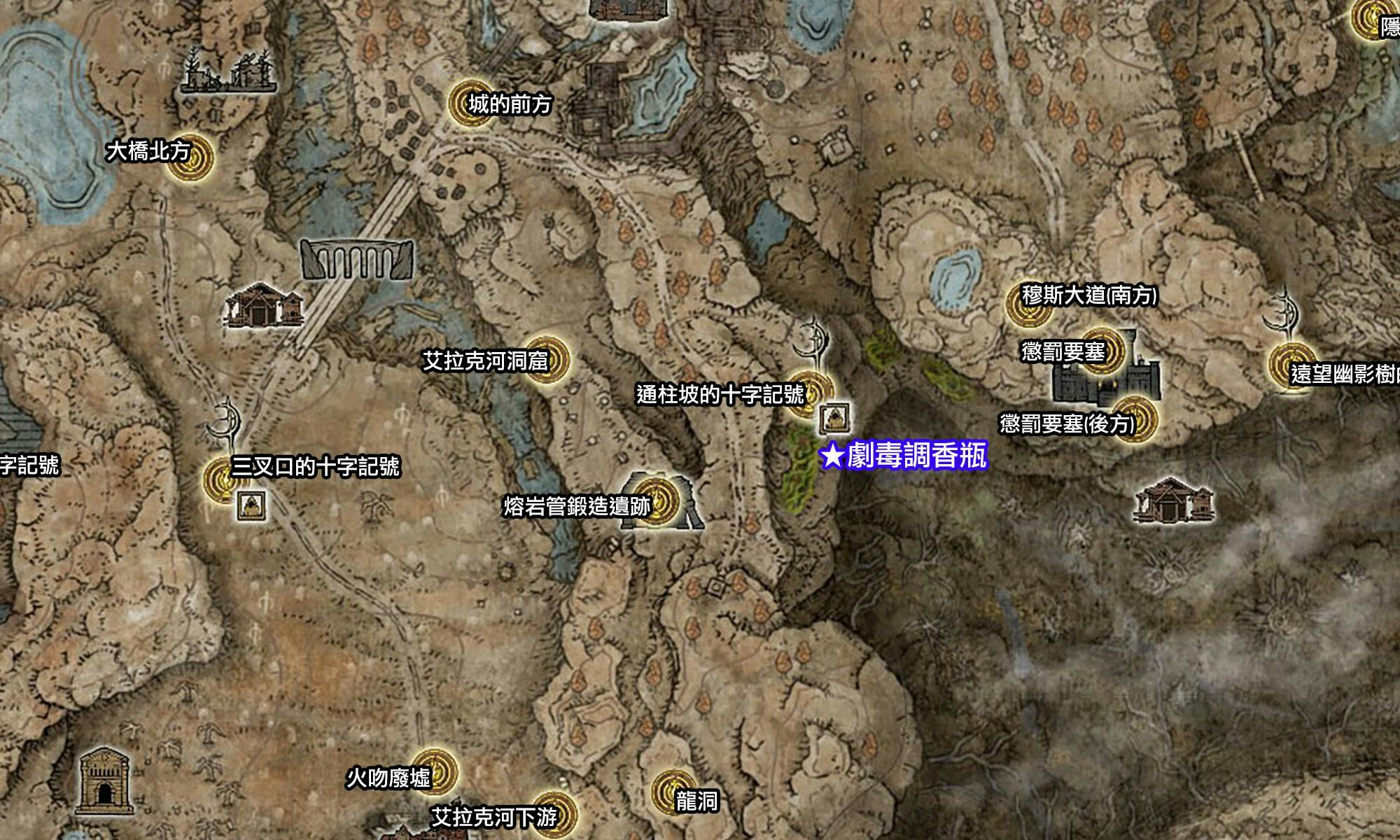
Task: Click the square map icon above 劇毒調香瓶
Action: click(x=835, y=419)
